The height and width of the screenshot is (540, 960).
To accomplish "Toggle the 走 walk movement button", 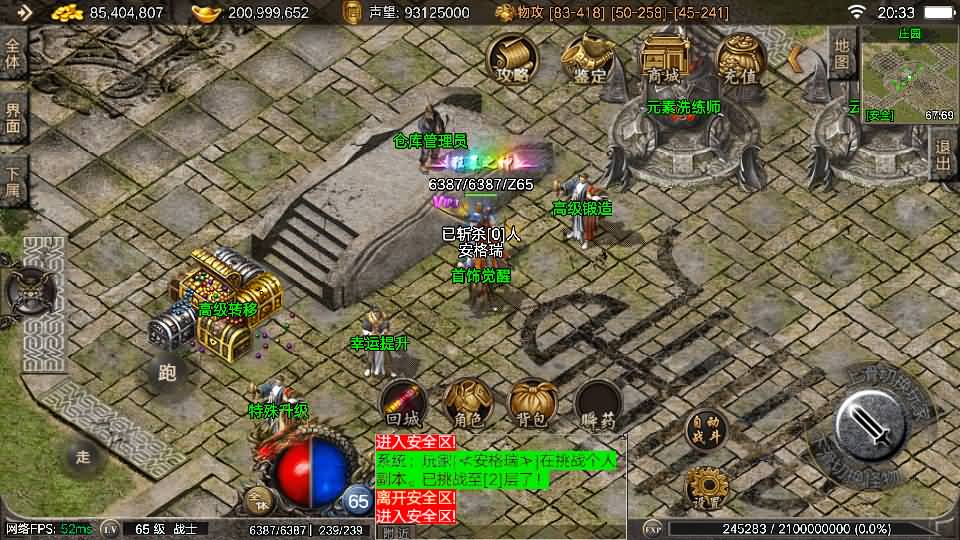I will click(84, 457).
